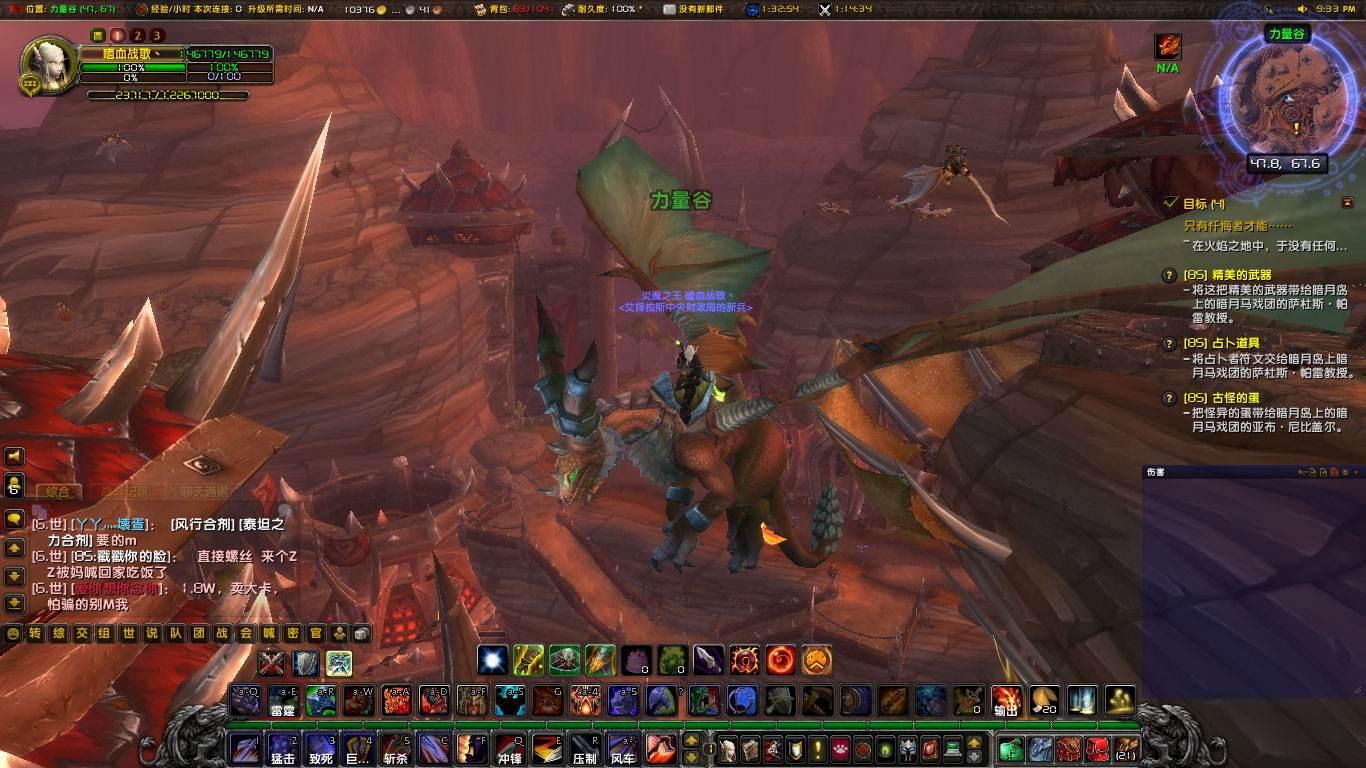The height and width of the screenshot is (768, 1366).
Task: Activate the 冲锋 (Charge) ability
Action: click(510, 748)
